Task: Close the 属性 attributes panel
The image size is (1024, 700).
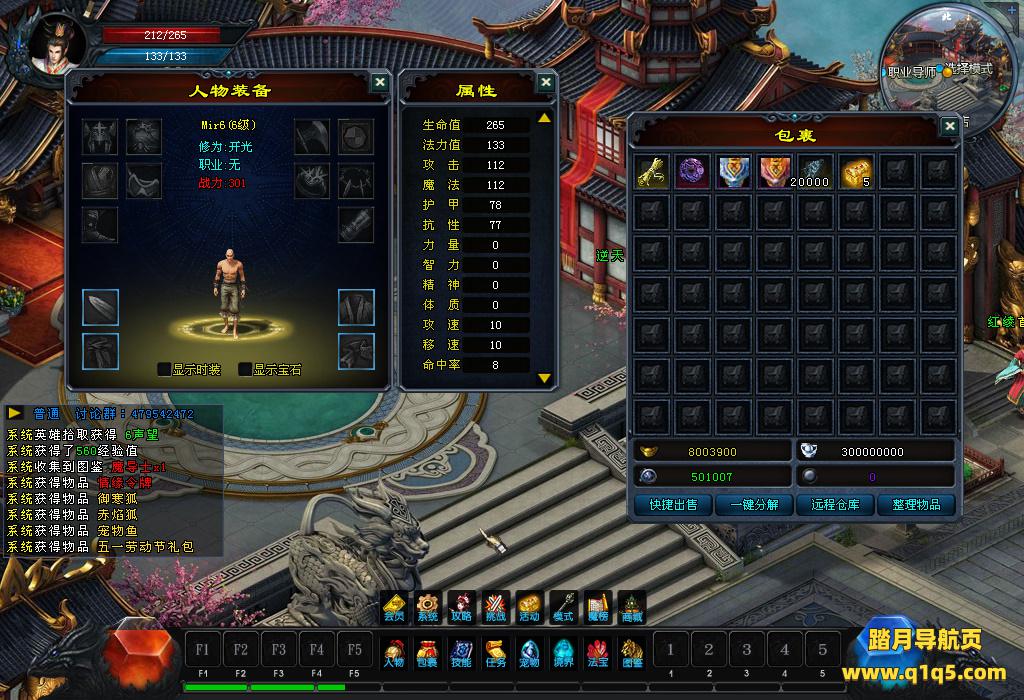Action: (545, 83)
